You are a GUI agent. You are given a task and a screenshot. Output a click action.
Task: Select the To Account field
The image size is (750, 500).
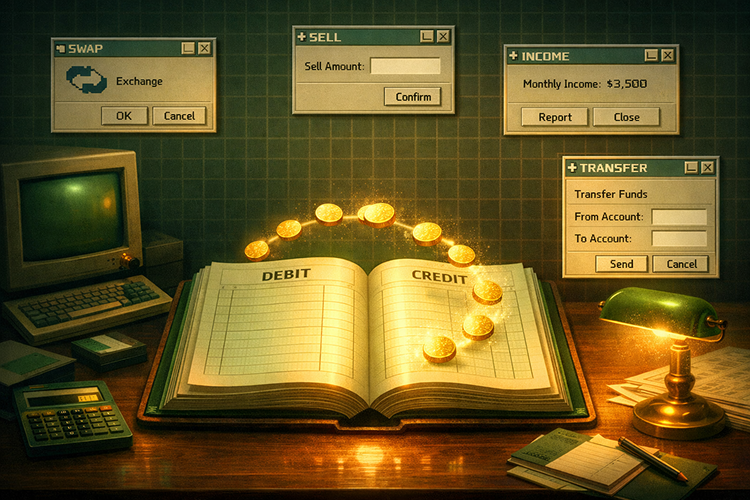click(x=679, y=239)
